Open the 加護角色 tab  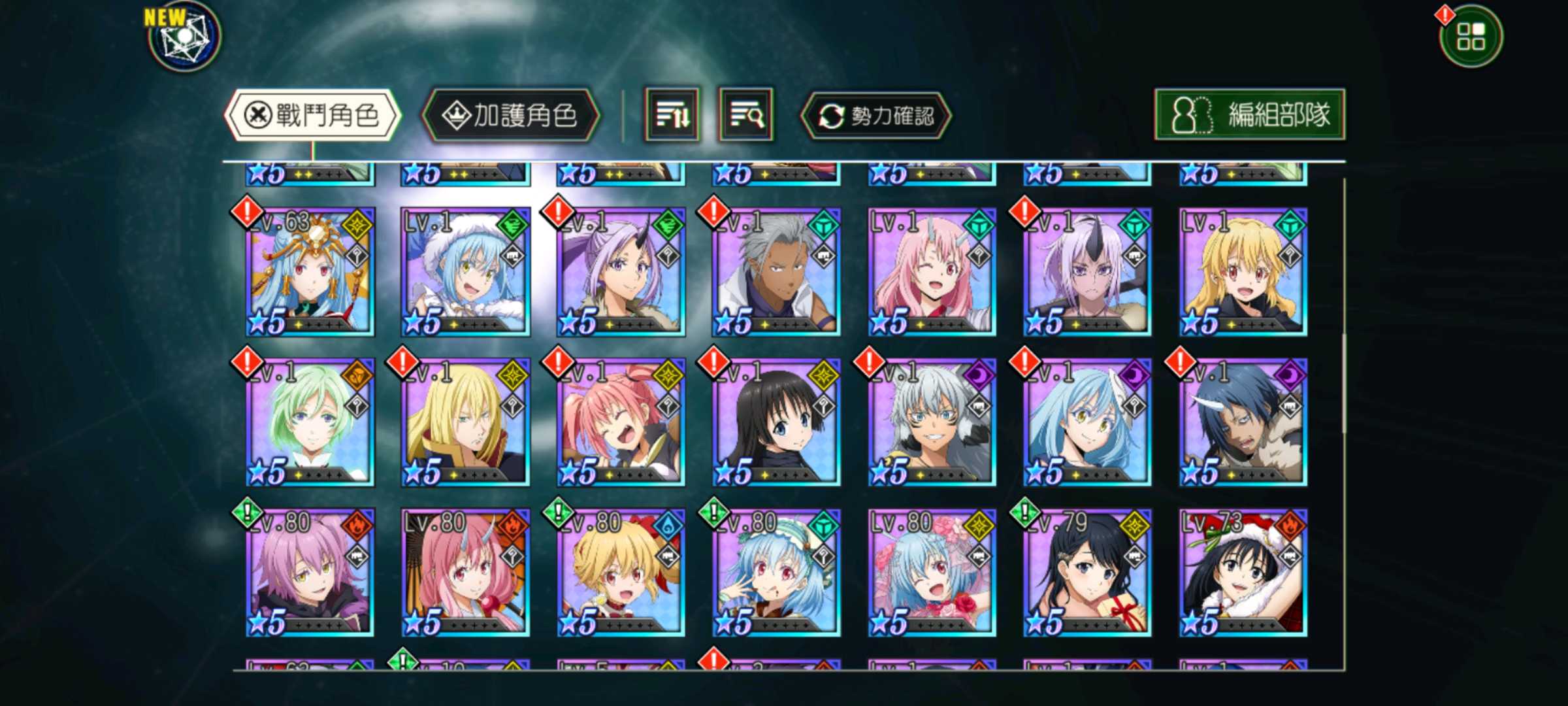click(x=510, y=116)
